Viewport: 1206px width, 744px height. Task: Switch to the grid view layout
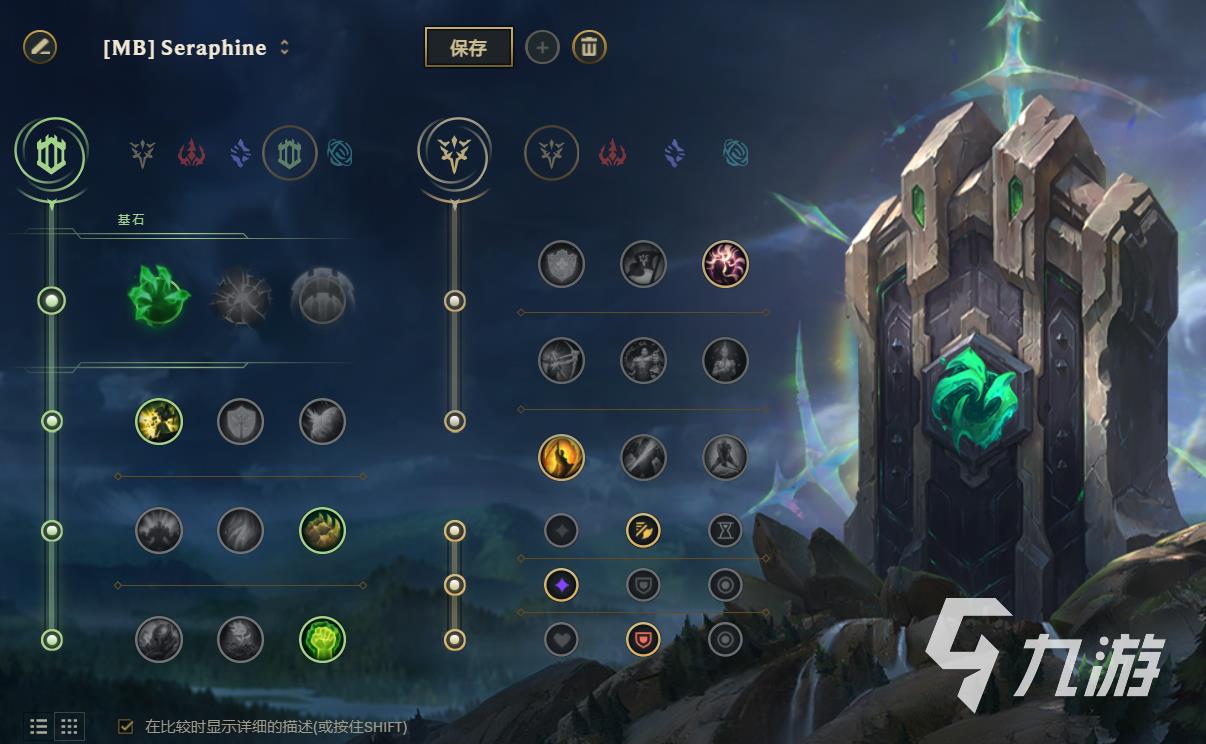tap(69, 727)
